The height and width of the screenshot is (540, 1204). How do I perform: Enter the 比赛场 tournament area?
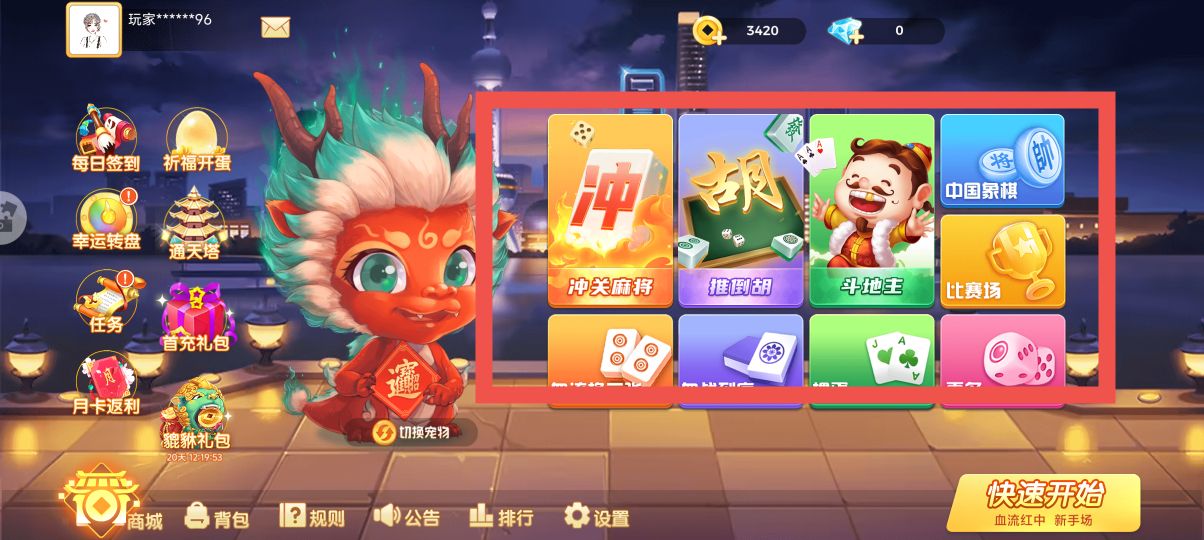point(1002,260)
